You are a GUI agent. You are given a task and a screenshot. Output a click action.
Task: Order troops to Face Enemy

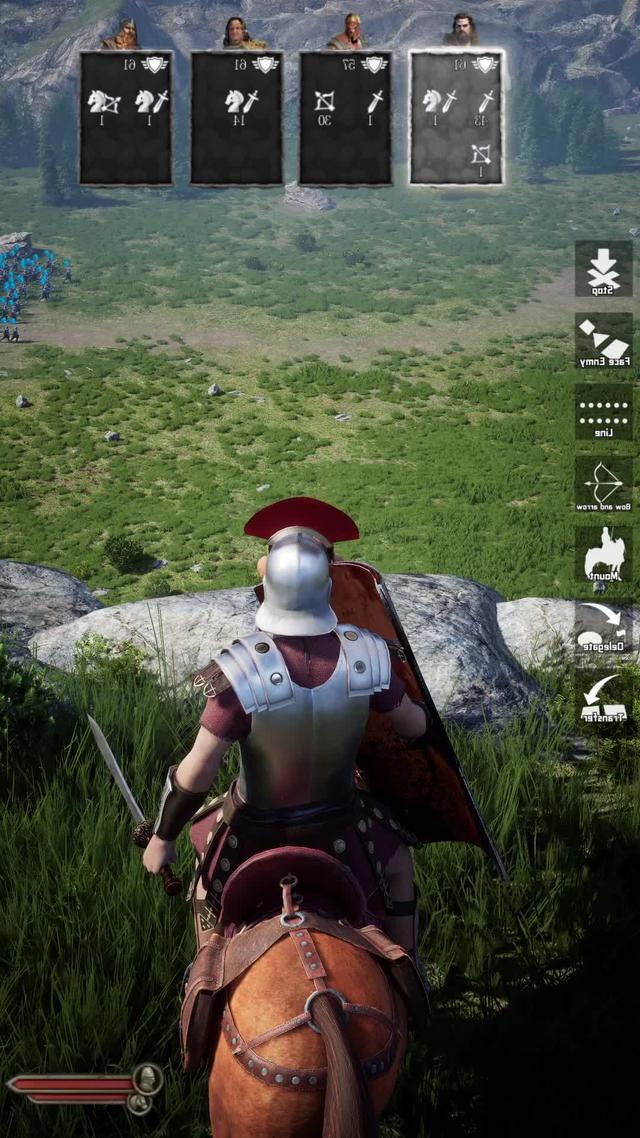coord(603,341)
